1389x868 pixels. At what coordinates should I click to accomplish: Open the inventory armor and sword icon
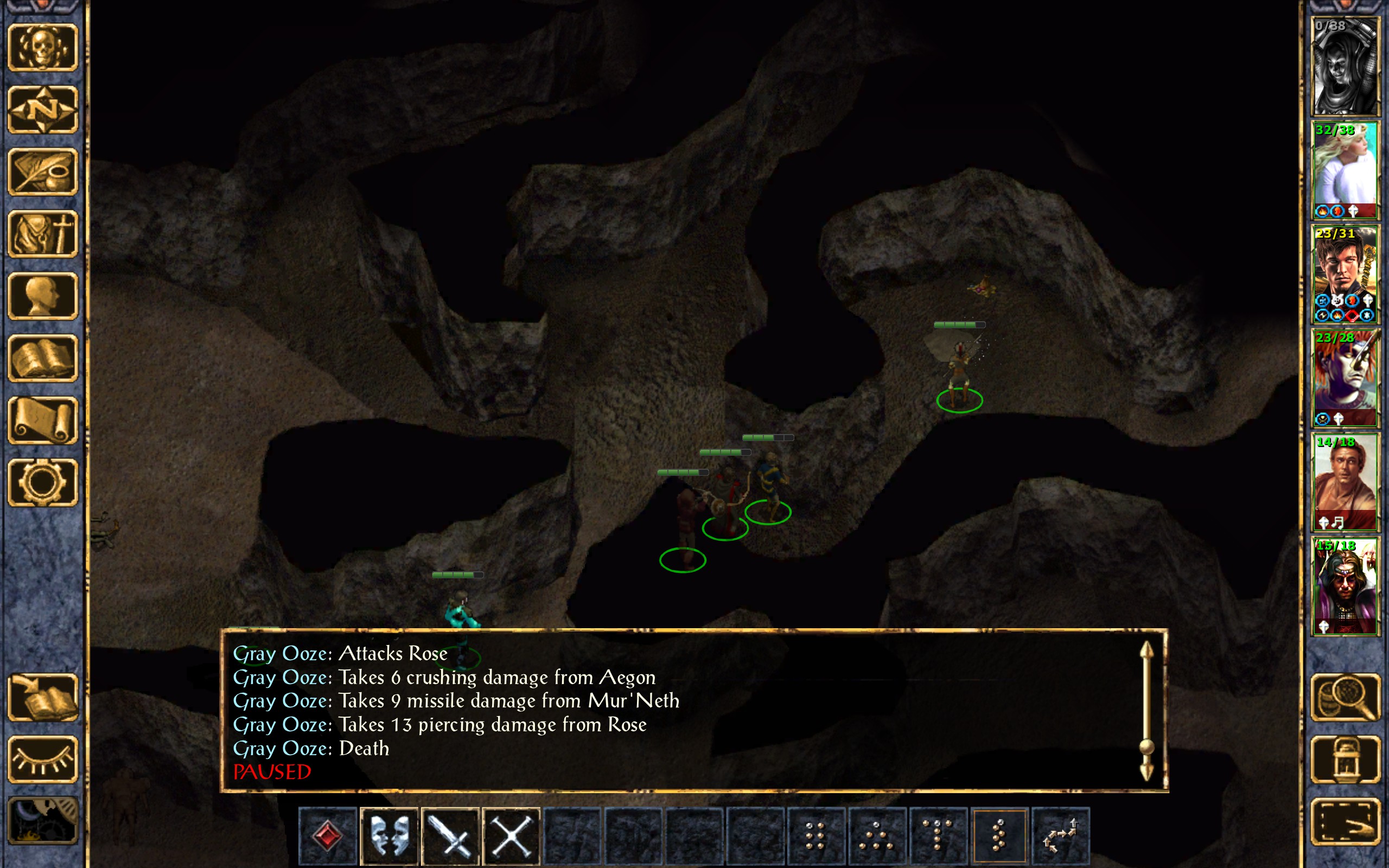click(x=43, y=234)
